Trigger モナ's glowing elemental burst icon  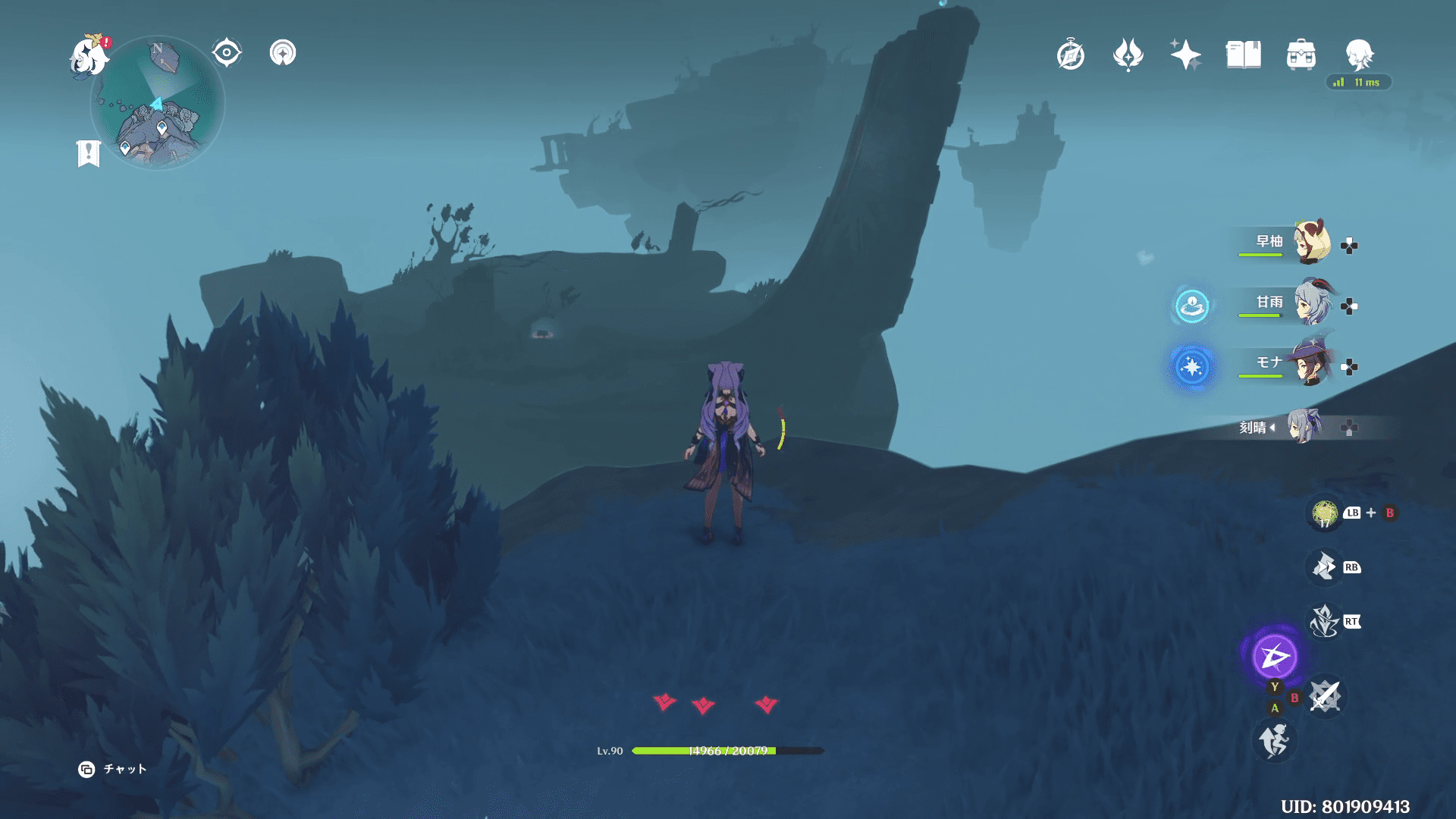click(1191, 367)
